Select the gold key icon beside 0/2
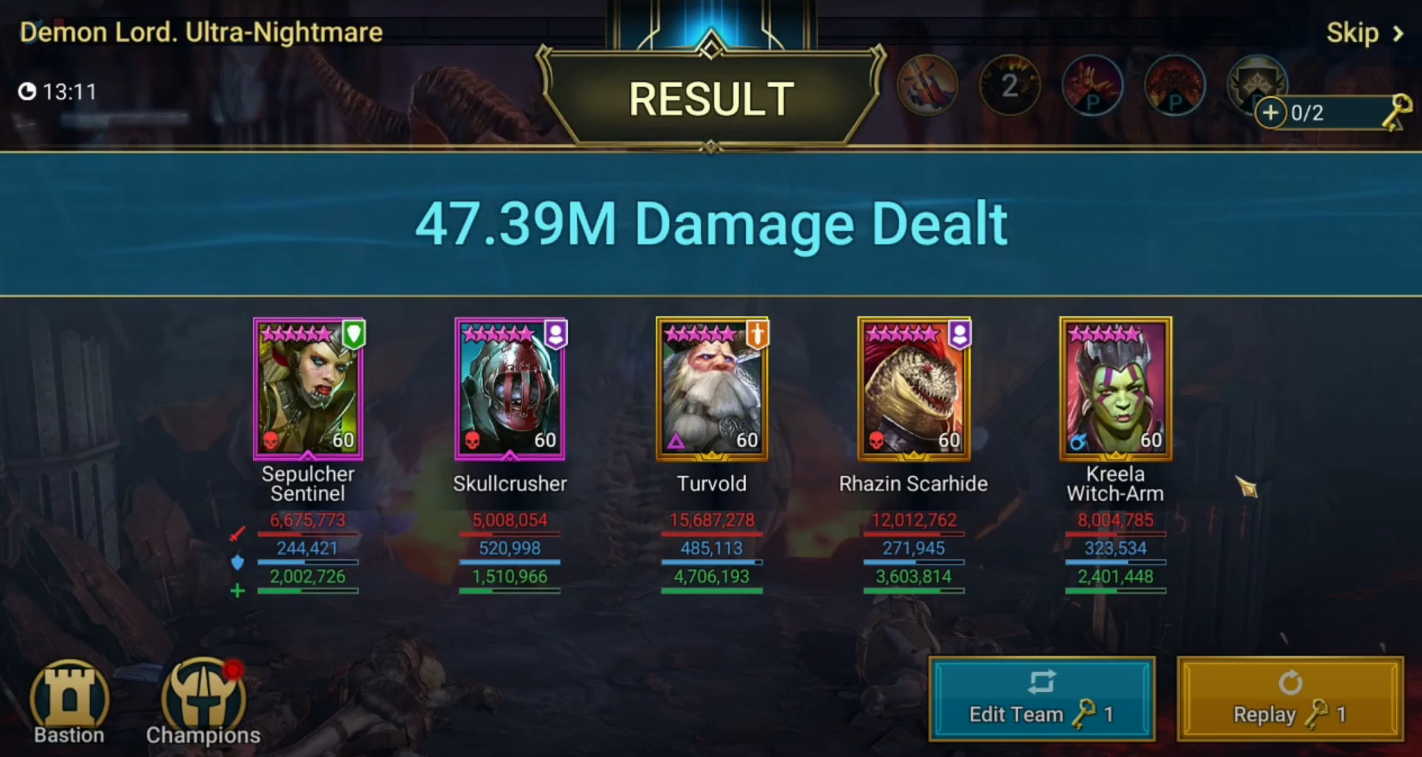This screenshot has height=757, width=1422. pos(1397,111)
